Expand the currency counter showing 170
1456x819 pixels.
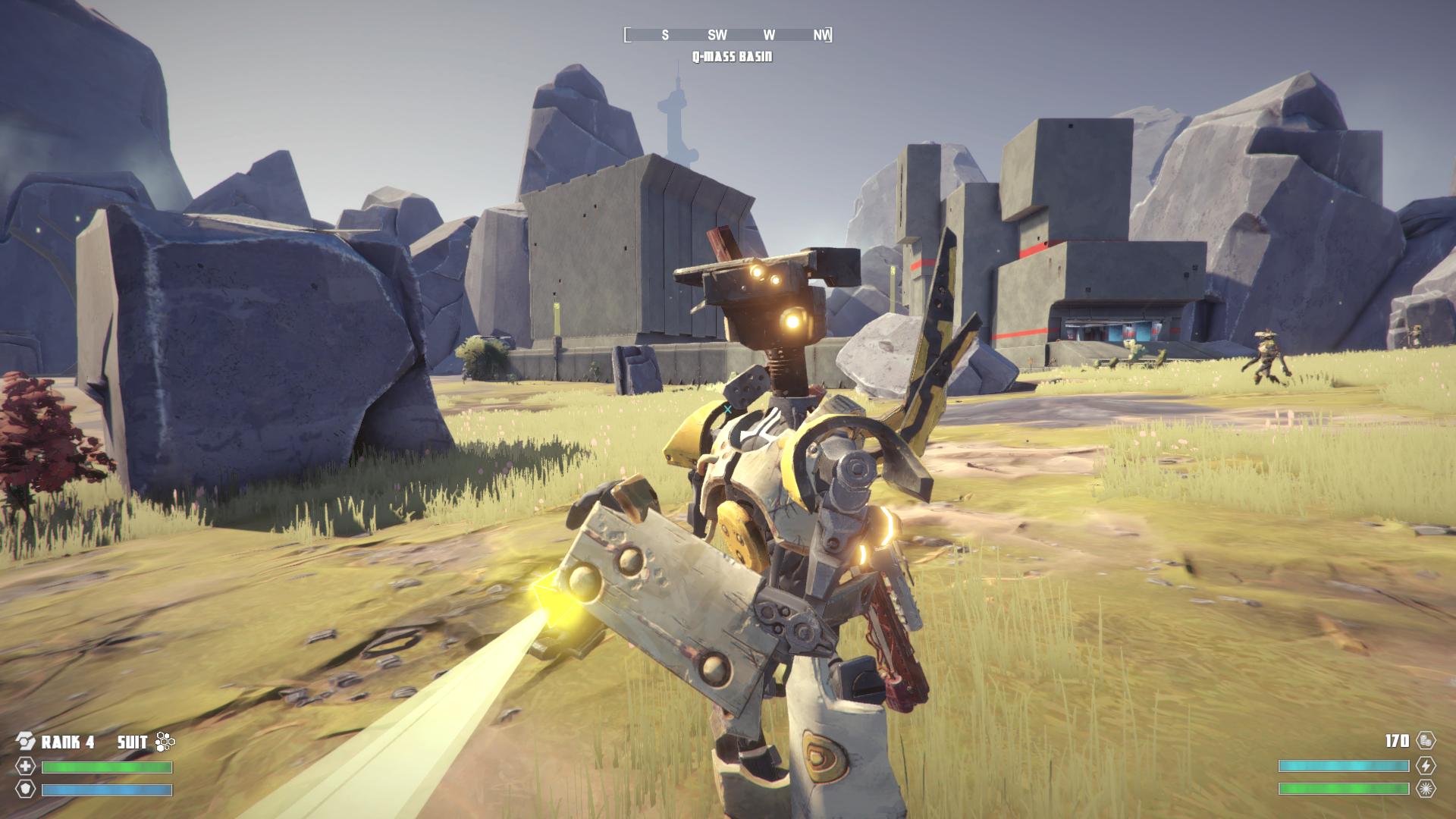(x=1397, y=740)
